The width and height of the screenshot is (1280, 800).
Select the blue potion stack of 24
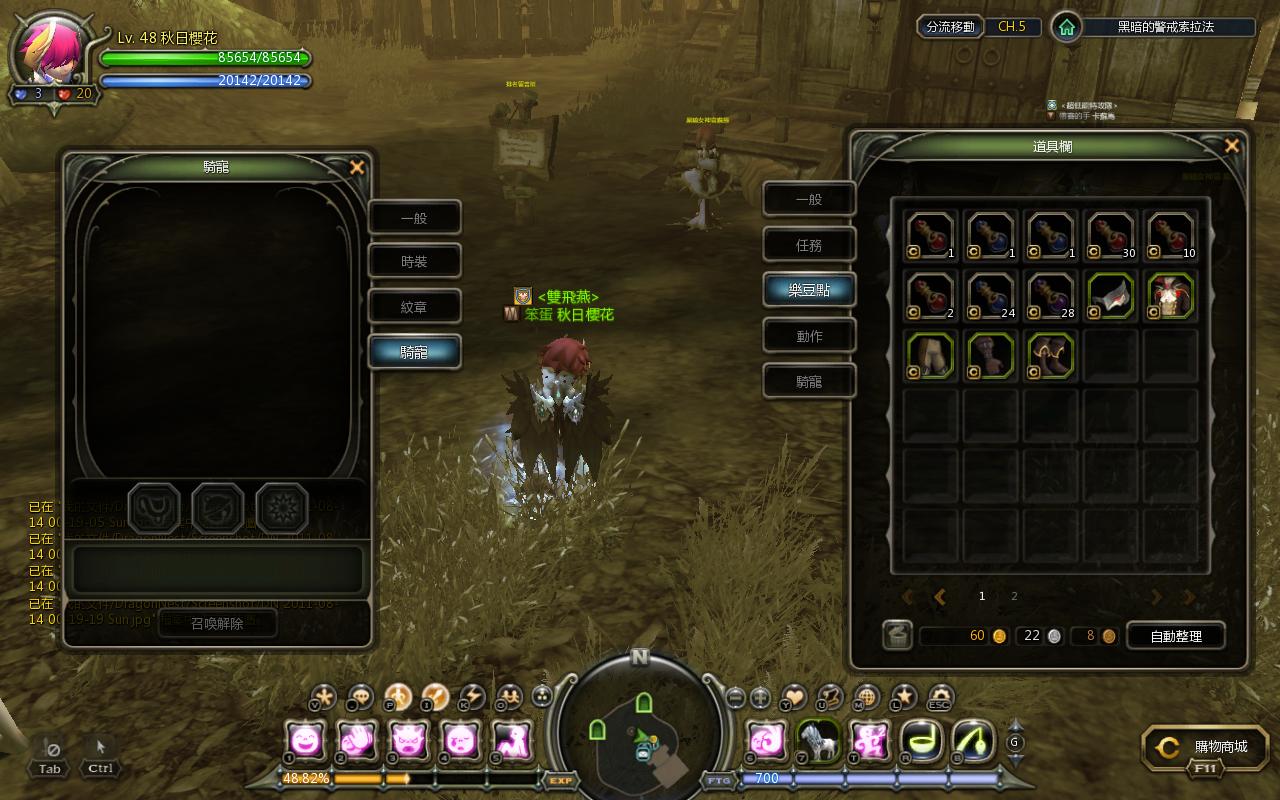coord(991,296)
